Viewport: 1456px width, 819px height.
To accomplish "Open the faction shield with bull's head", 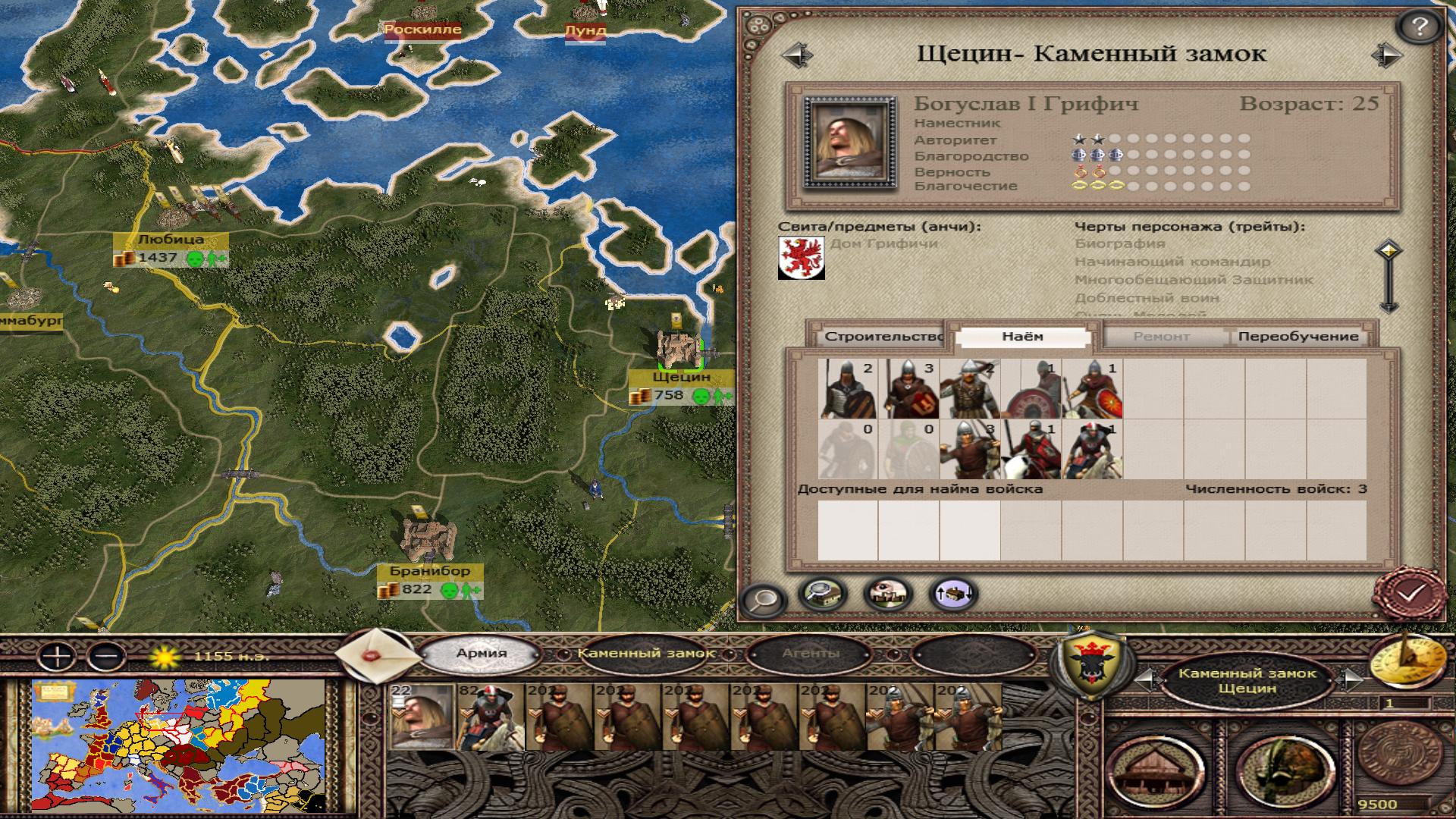I will pos(1089,664).
